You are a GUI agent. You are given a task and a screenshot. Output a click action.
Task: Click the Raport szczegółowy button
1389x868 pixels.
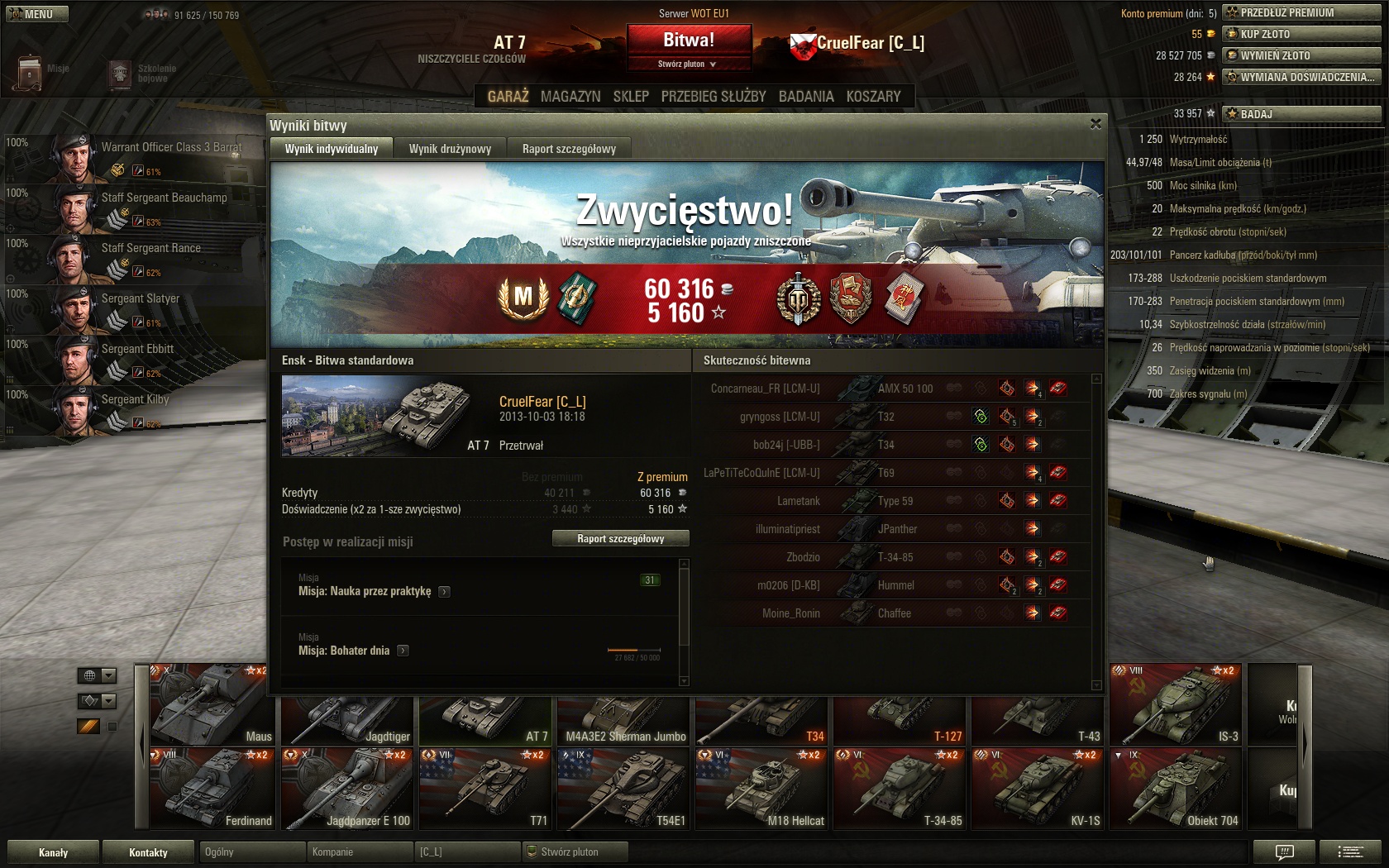tap(620, 539)
